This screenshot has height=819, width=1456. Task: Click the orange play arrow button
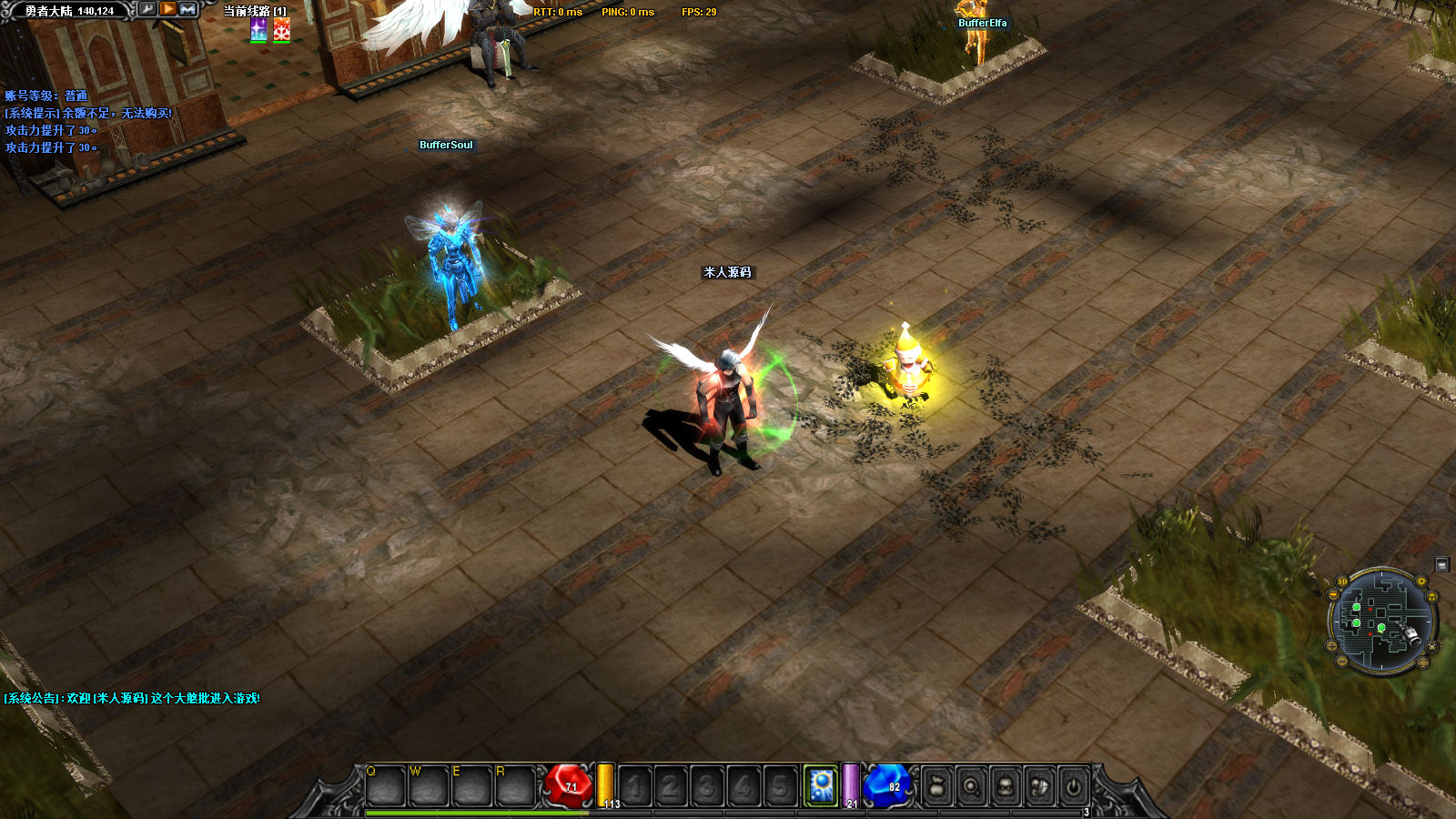click(x=168, y=9)
